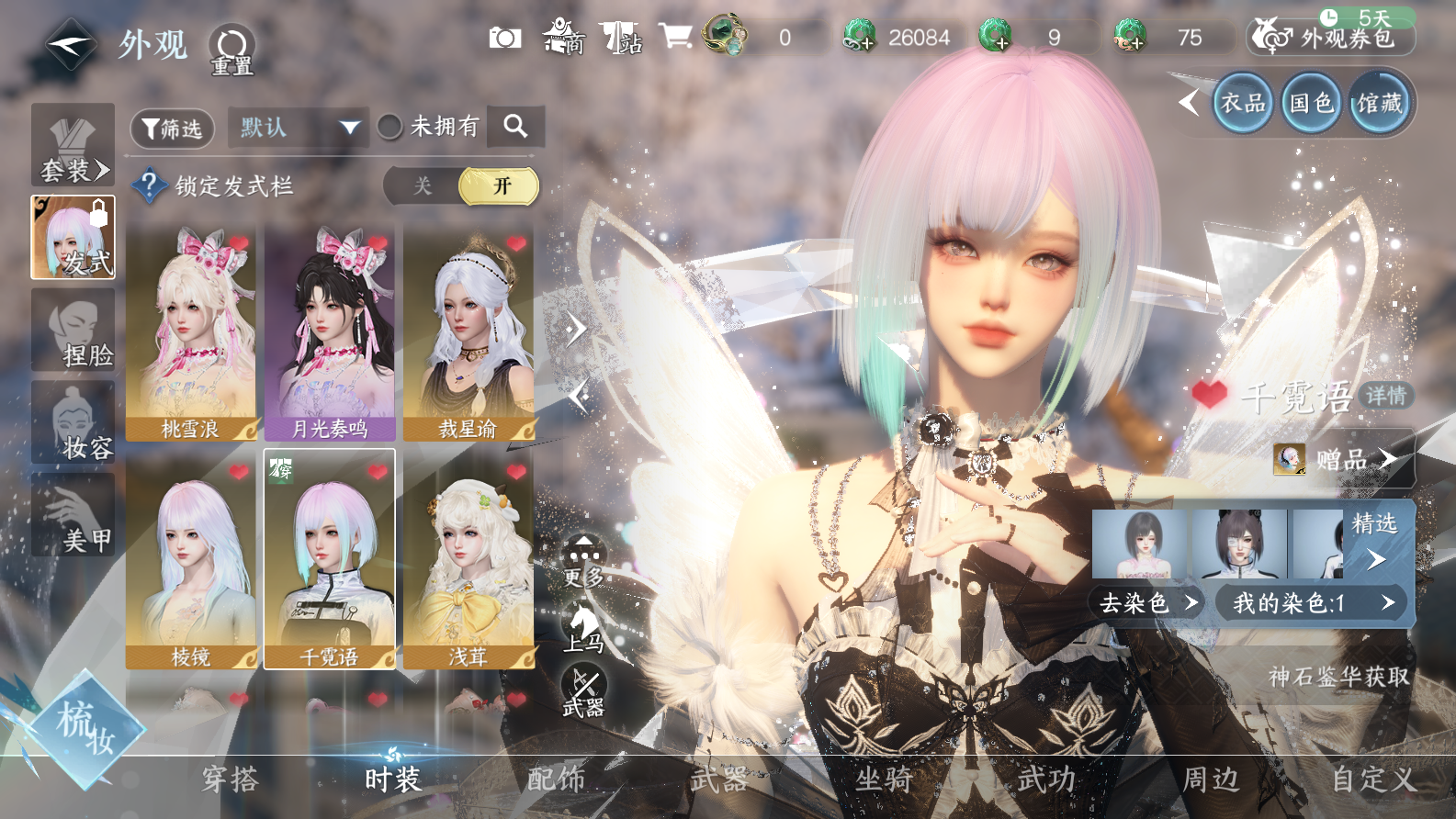Image resolution: width=1456 pixels, height=819 pixels.
Task: Switch to the 配饰 accessories tab
Action: [556, 780]
